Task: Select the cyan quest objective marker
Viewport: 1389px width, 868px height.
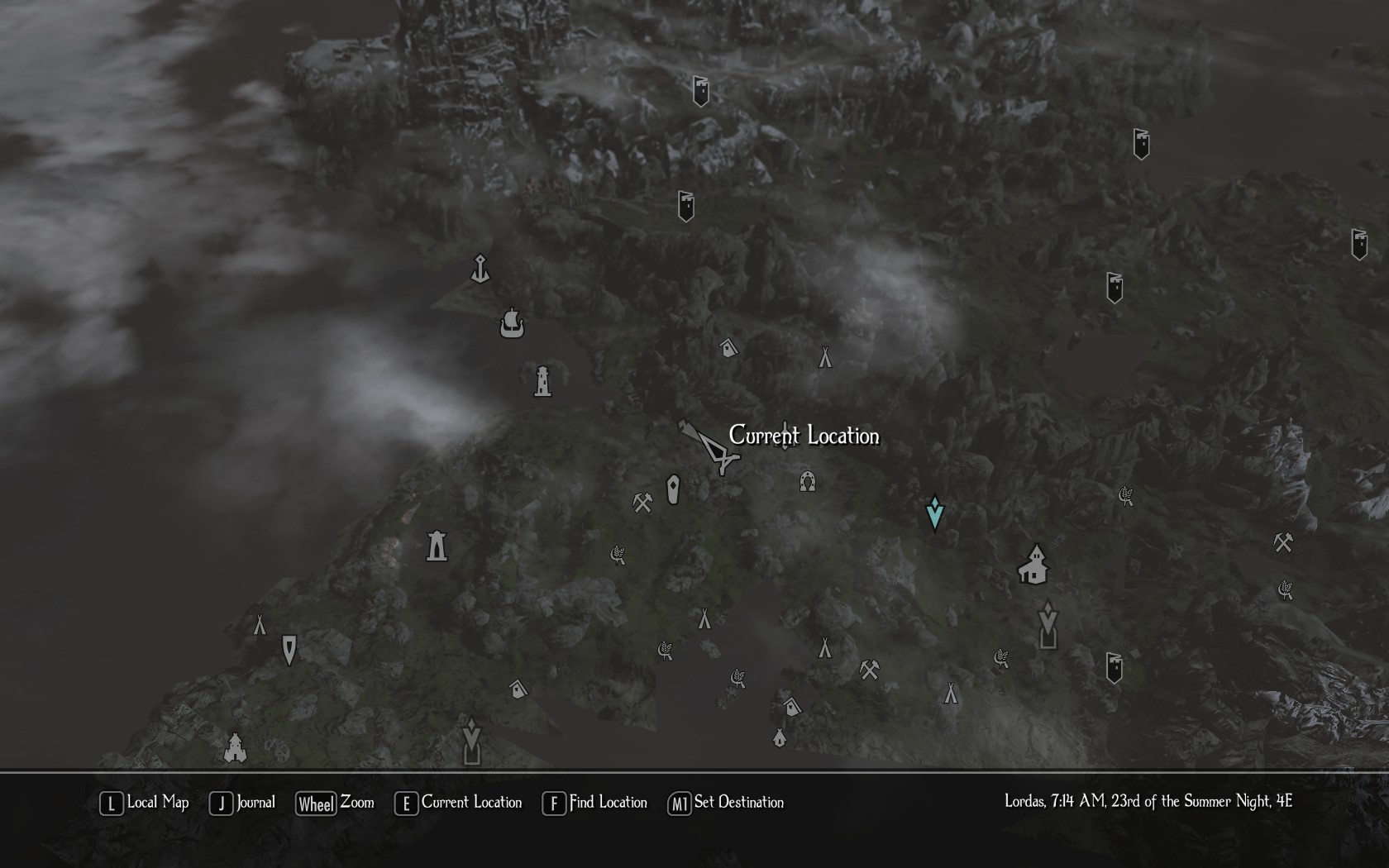Action: pyautogui.click(x=934, y=513)
